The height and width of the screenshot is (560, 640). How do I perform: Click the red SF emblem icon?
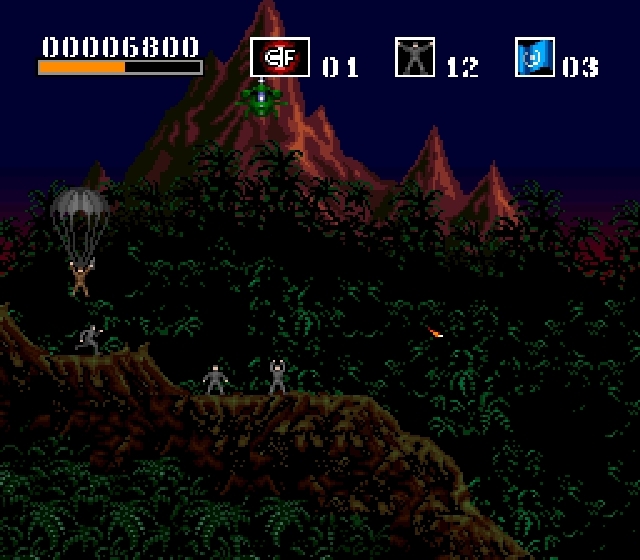(x=279, y=58)
